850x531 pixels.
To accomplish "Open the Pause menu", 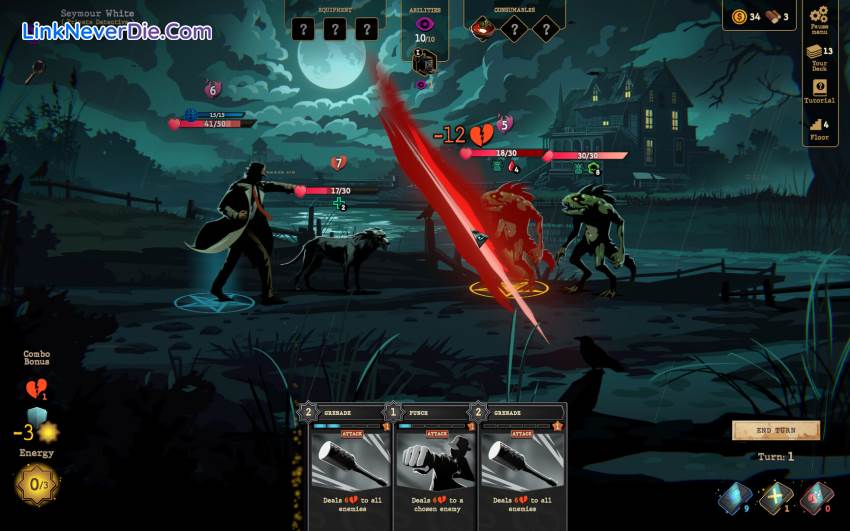I will click(819, 18).
